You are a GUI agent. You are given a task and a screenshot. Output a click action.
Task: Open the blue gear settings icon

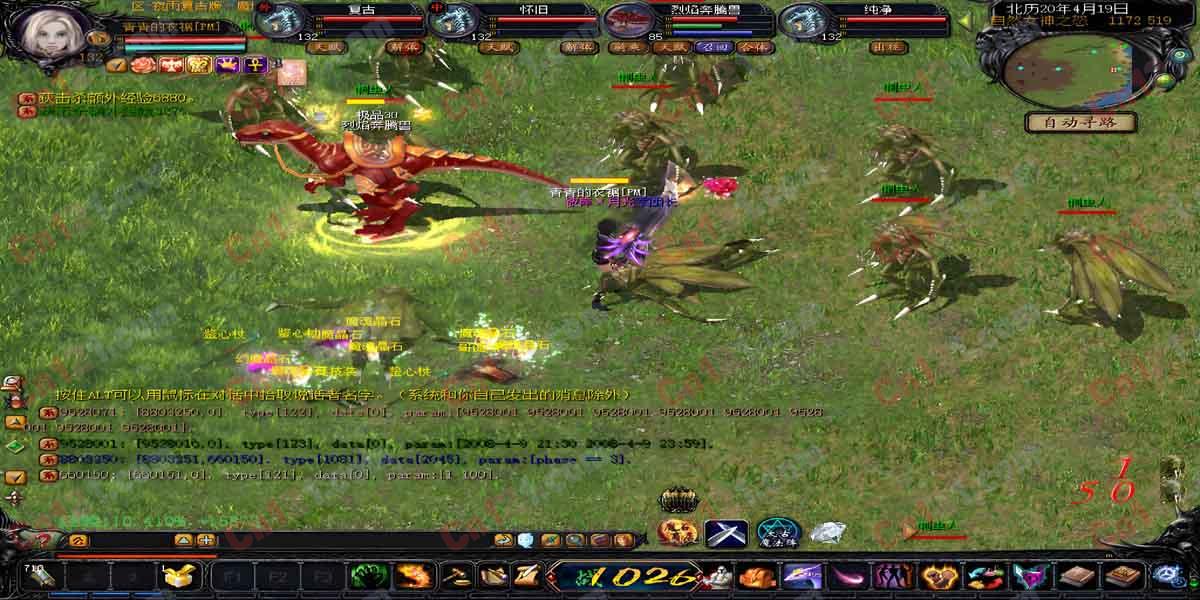(x=1168, y=577)
